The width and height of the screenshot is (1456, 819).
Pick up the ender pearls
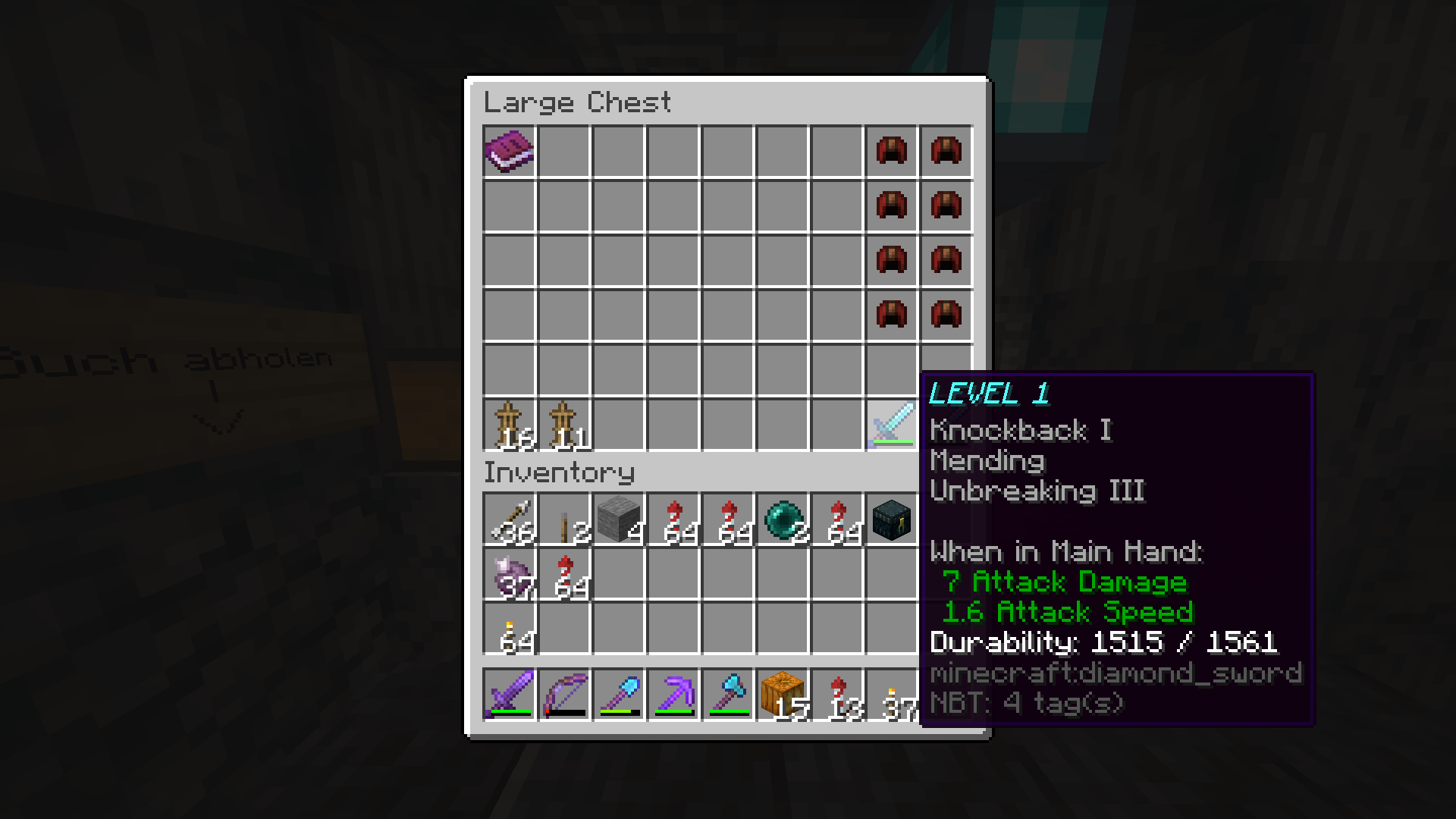click(x=782, y=521)
